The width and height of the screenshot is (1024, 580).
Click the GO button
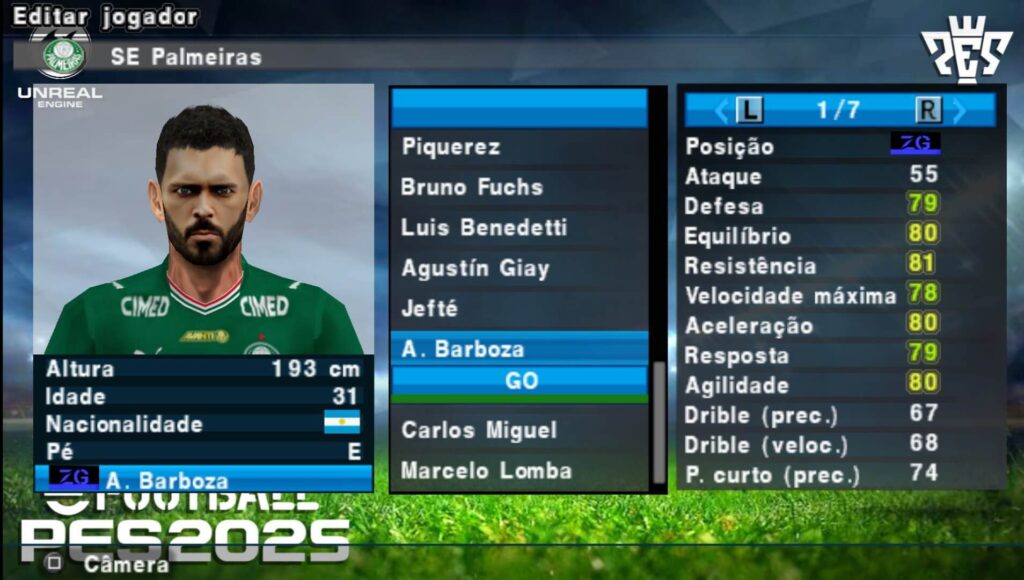520,381
